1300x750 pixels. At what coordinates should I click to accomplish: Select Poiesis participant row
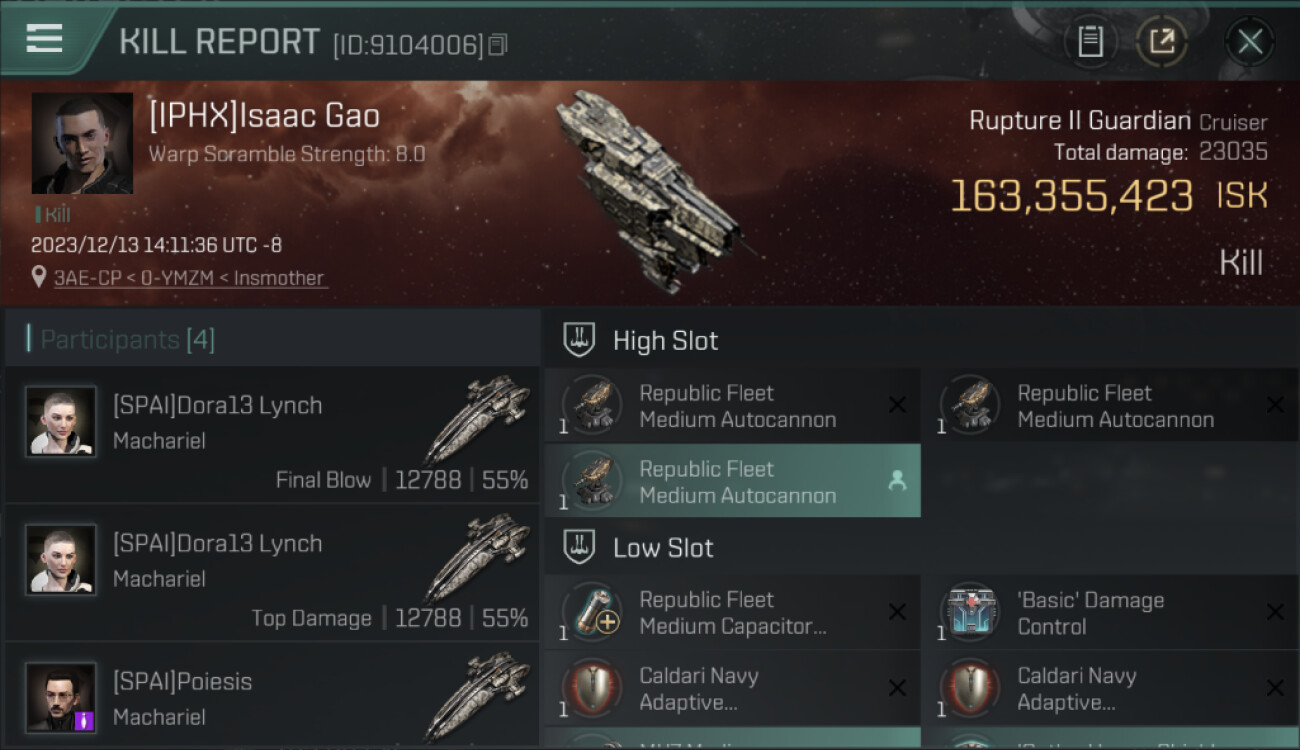pyautogui.click(x=272, y=698)
